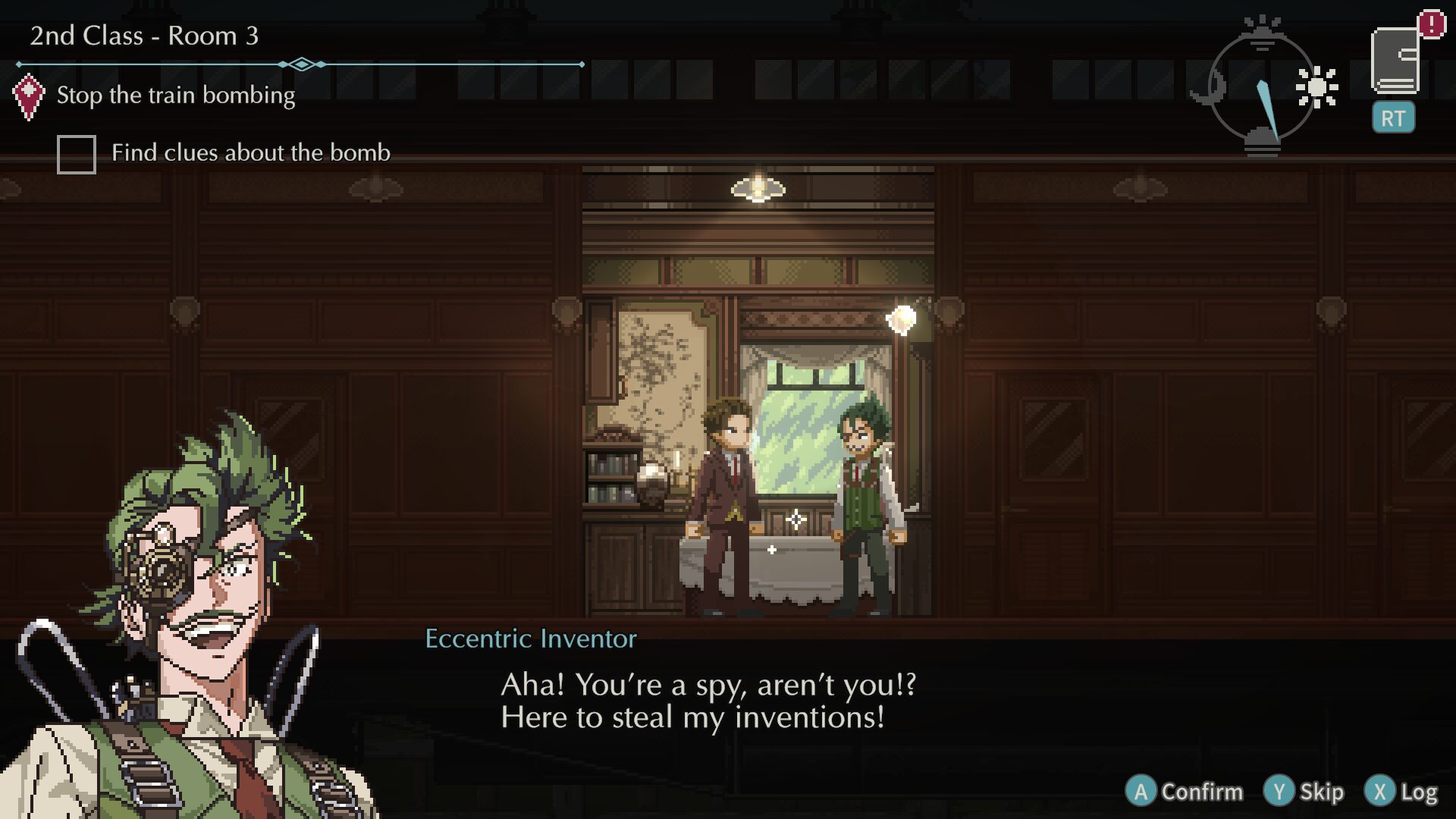Click the 'Find clues about the bomb' objective checkbox

tap(77, 155)
